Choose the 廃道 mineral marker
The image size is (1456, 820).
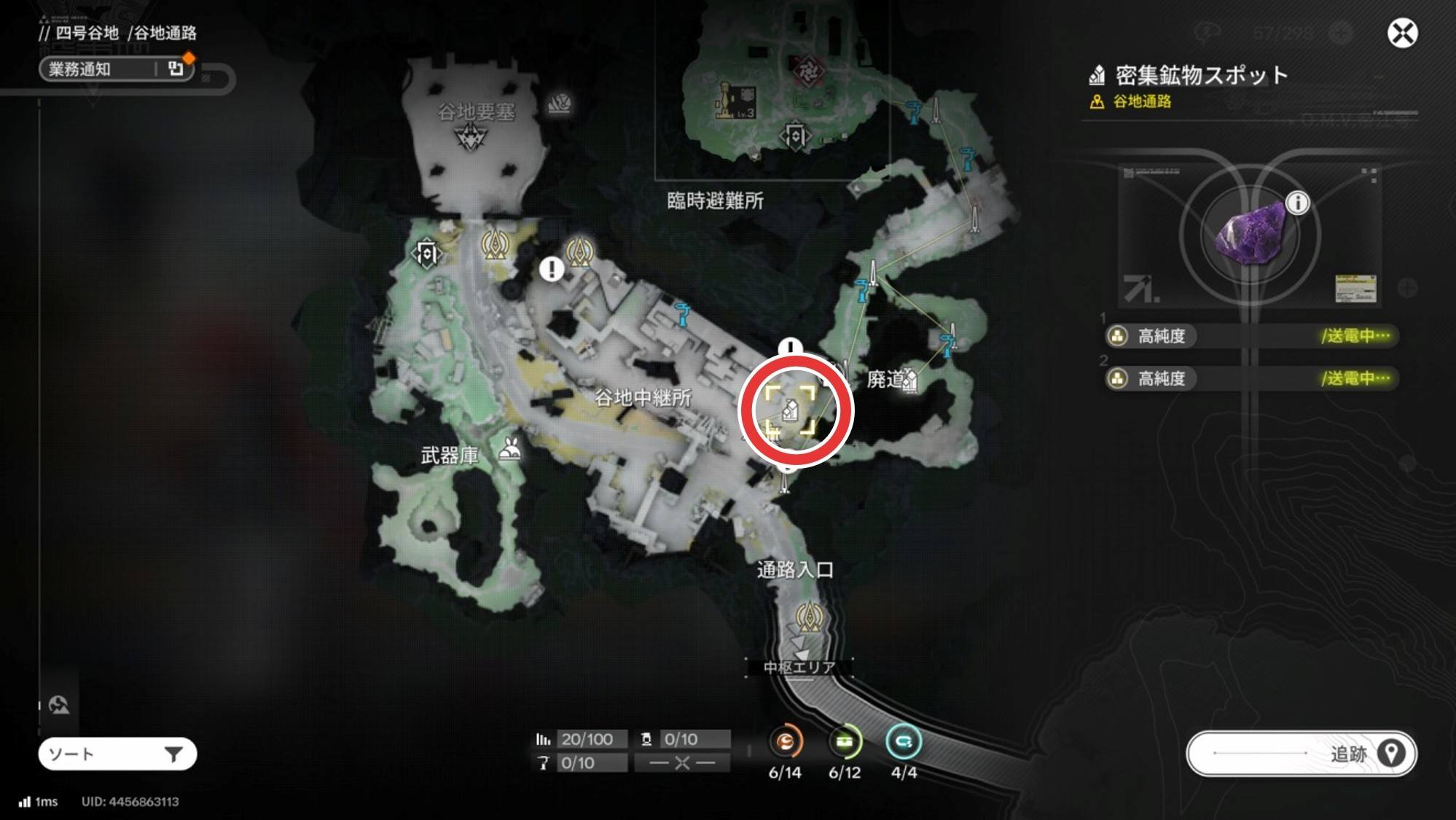909,380
